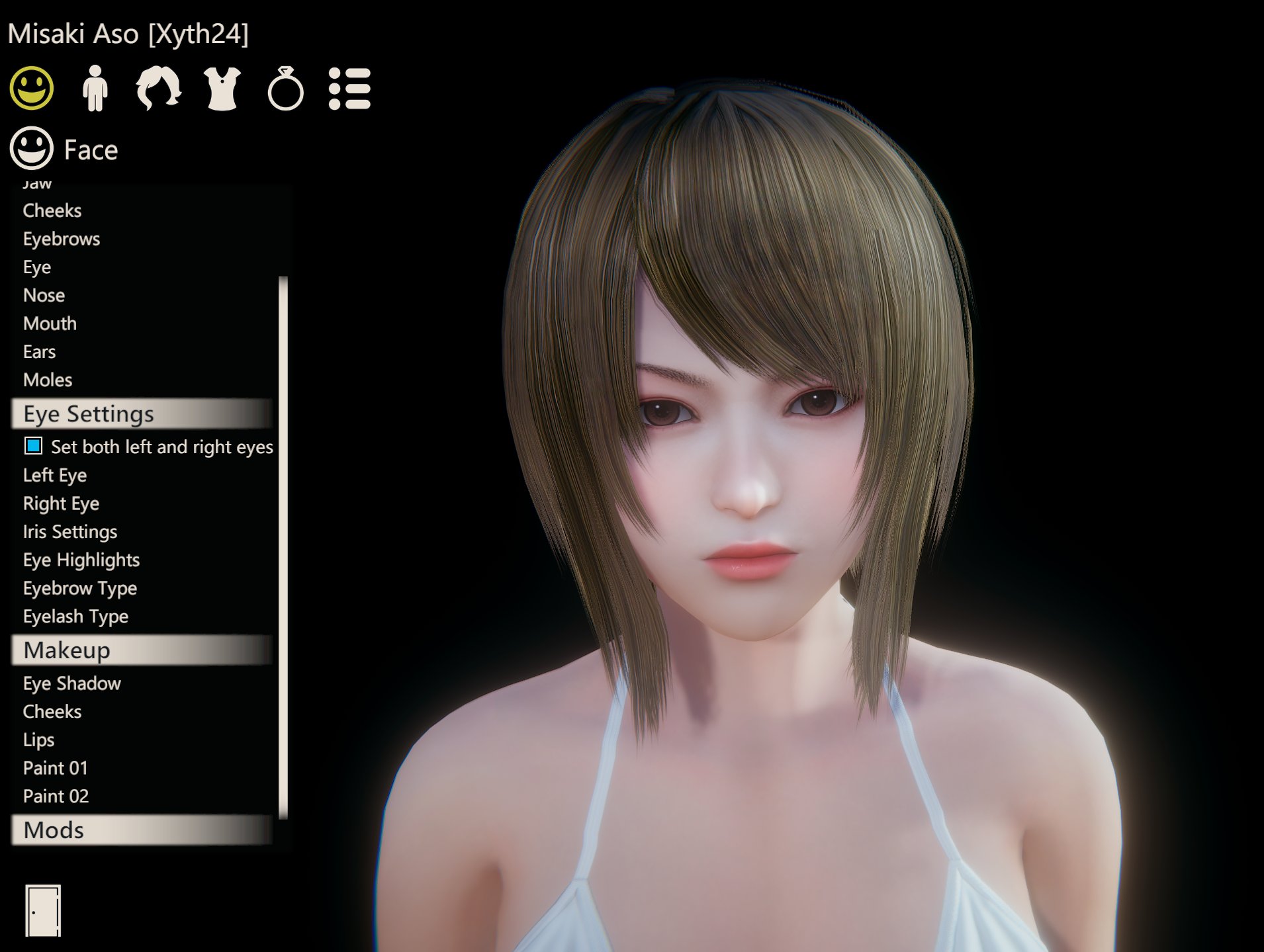The image size is (1264, 952).
Task: Click the sidebar scrollbar track
Action: click(x=283, y=549)
